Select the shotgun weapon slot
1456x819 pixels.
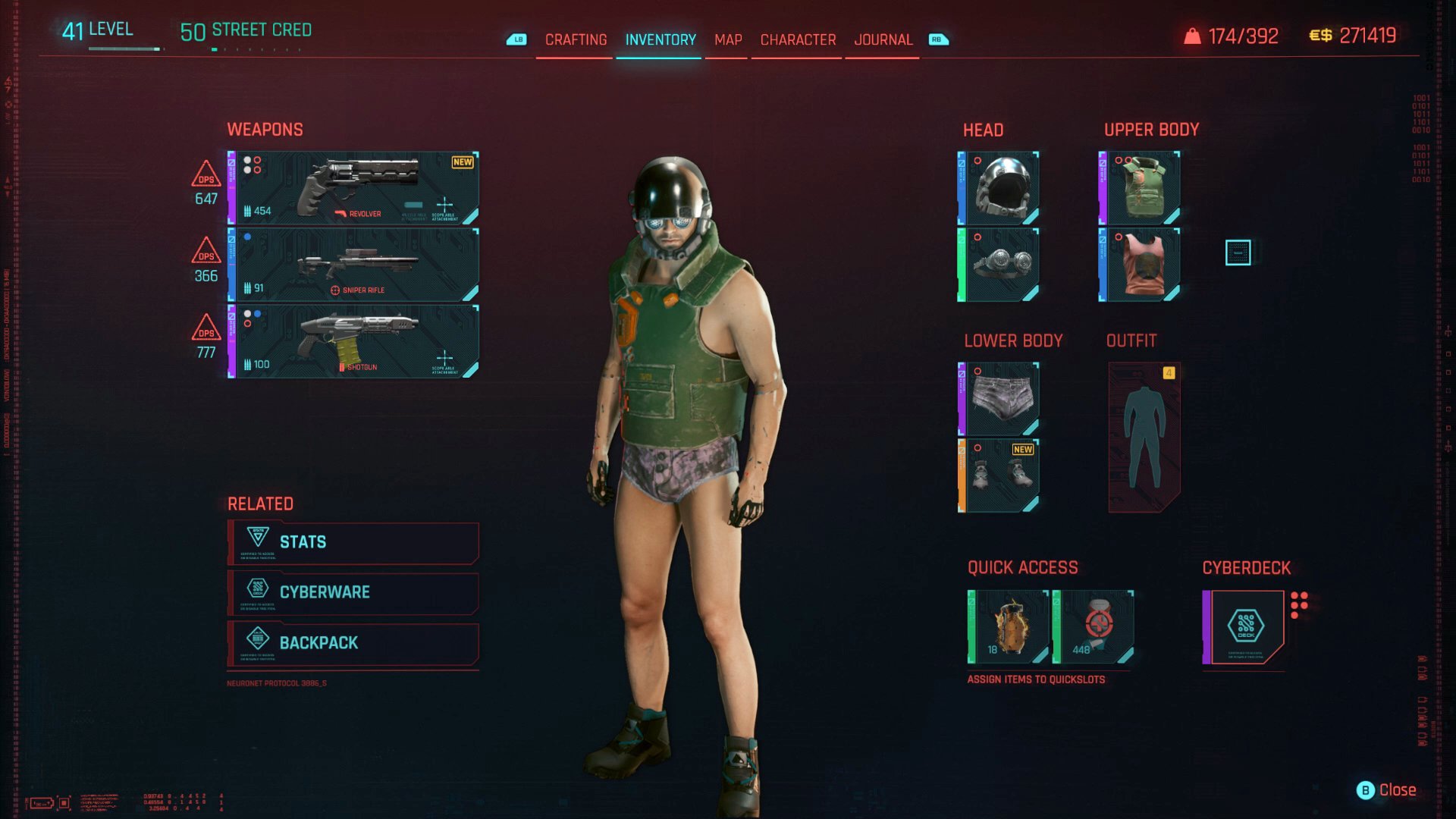click(x=354, y=341)
